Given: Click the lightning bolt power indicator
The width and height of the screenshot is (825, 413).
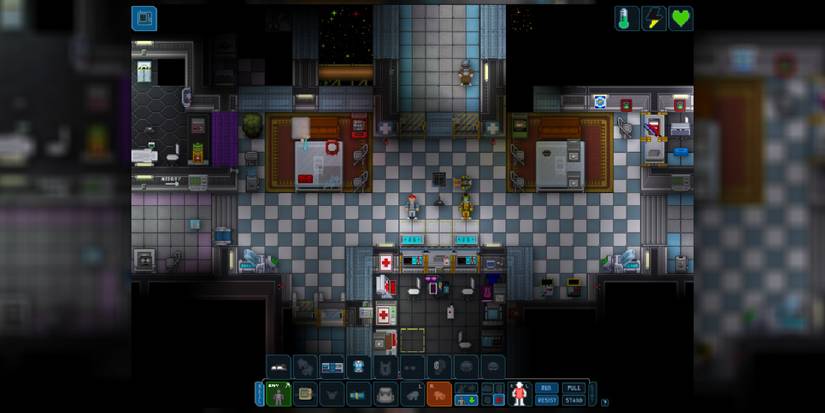Looking at the screenshot, I should coord(654,18).
